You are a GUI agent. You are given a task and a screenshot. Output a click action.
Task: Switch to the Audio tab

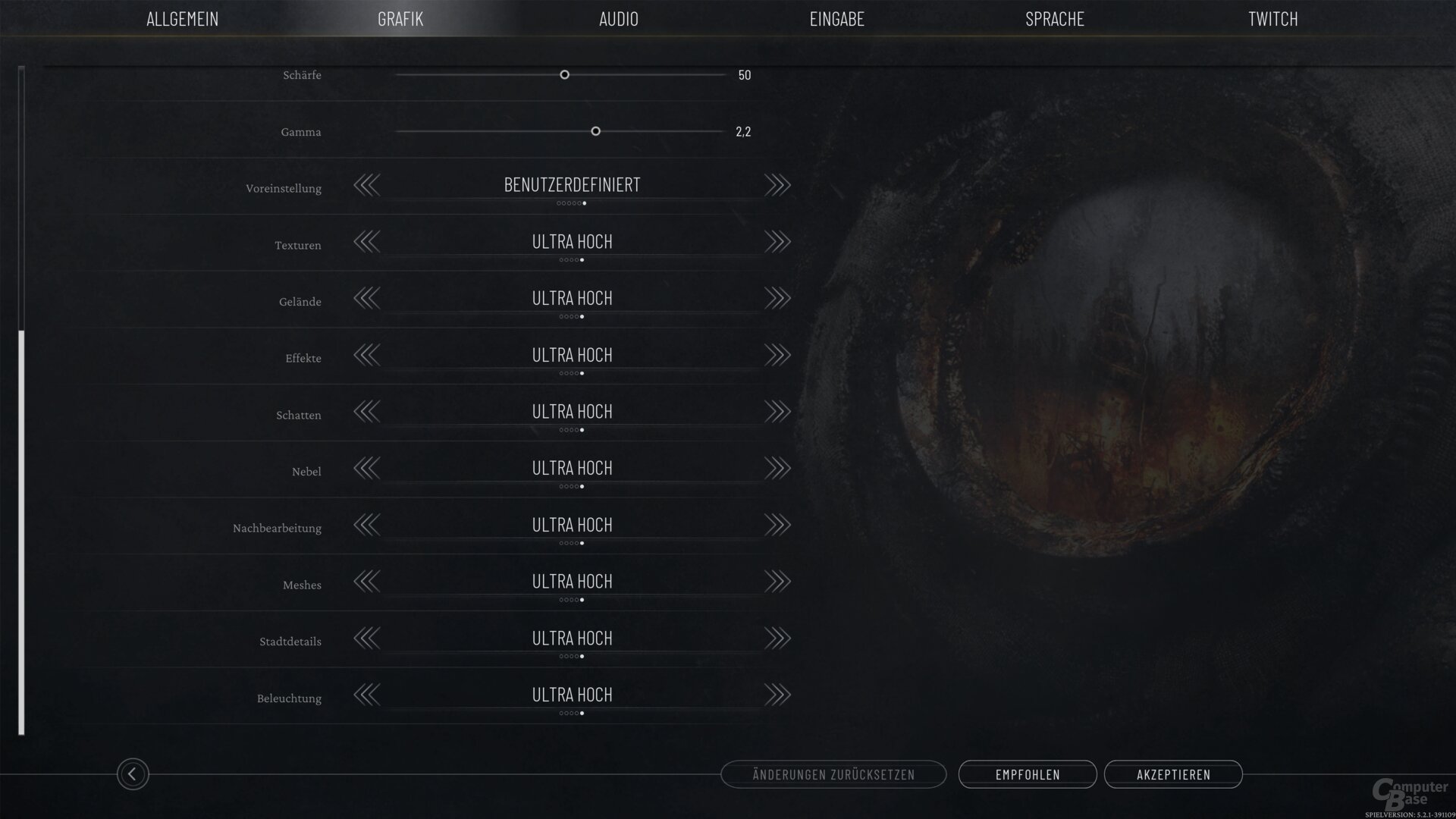[x=619, y=19]
